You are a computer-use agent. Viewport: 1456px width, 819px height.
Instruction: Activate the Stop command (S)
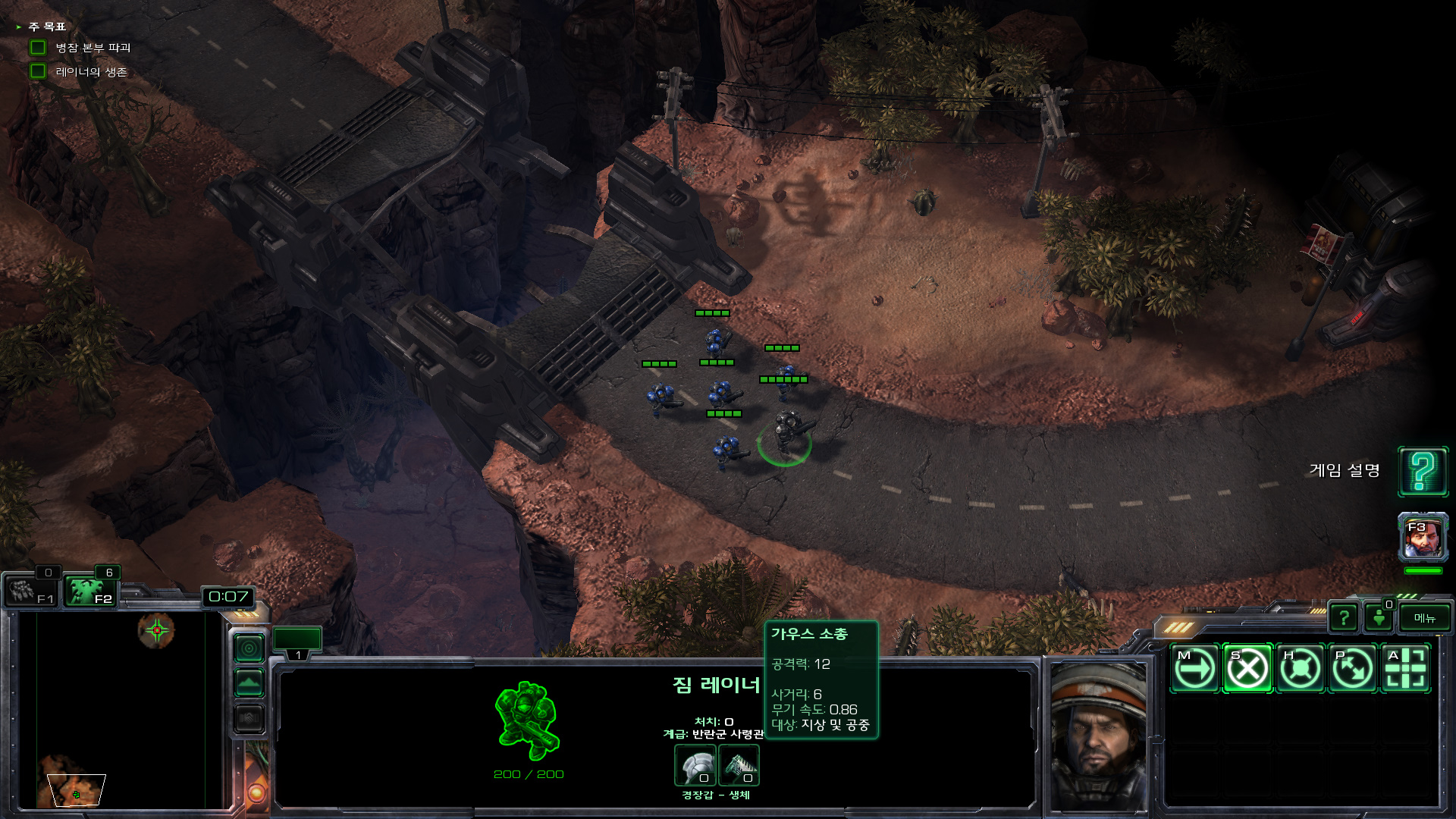coord(1247,669)
